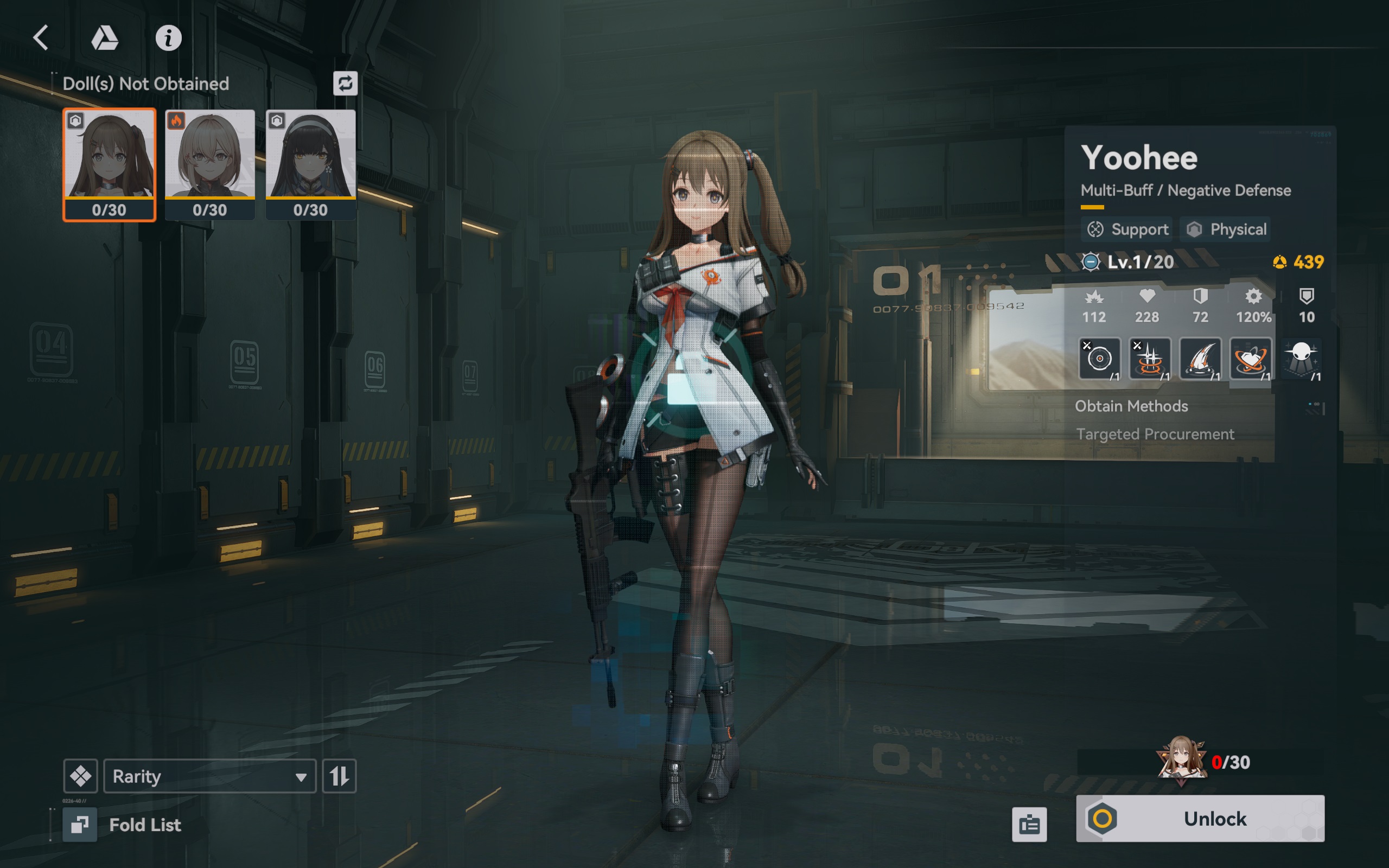The height and width of the screenshot is (868, 1389).
Task: View the orbiting heart skill icon
Action: (x=1250, y=359)
